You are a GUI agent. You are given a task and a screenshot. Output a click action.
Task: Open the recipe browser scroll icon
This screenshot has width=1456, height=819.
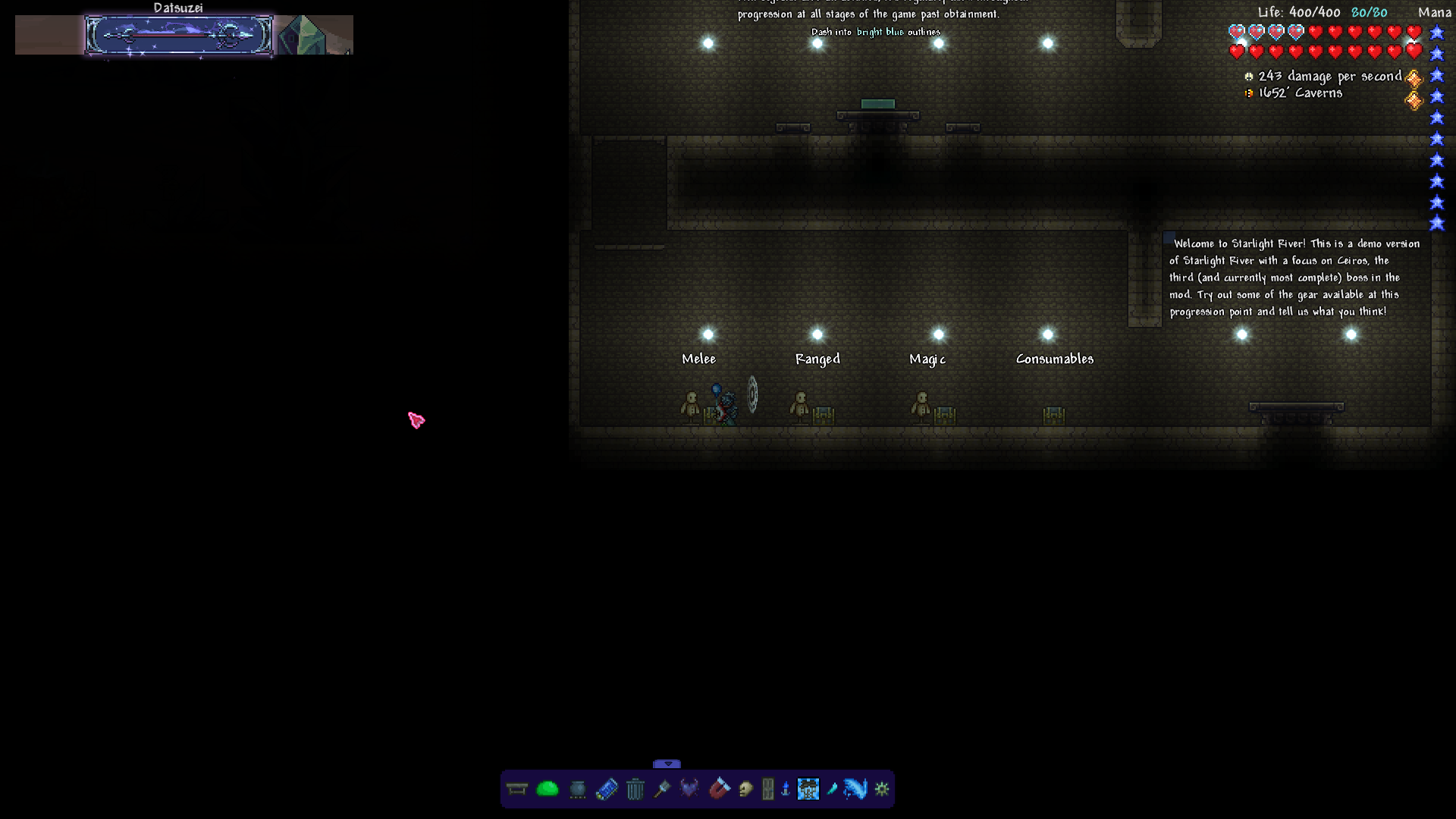[607, 789]
